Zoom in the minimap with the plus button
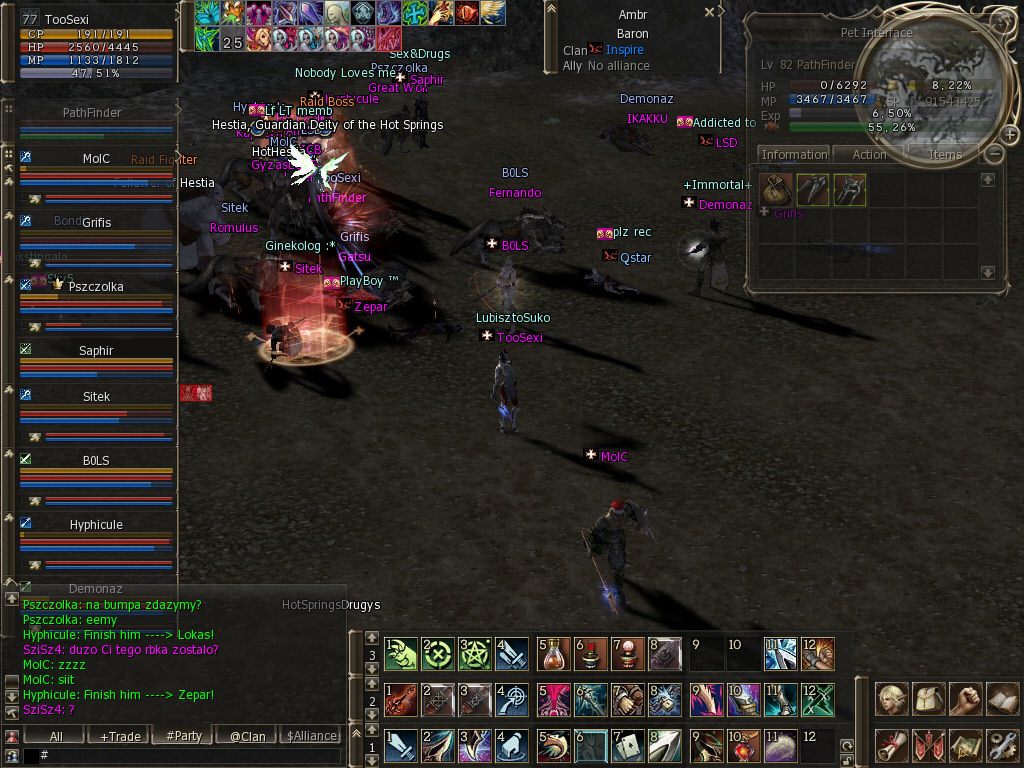 (x=1010, y=134)
